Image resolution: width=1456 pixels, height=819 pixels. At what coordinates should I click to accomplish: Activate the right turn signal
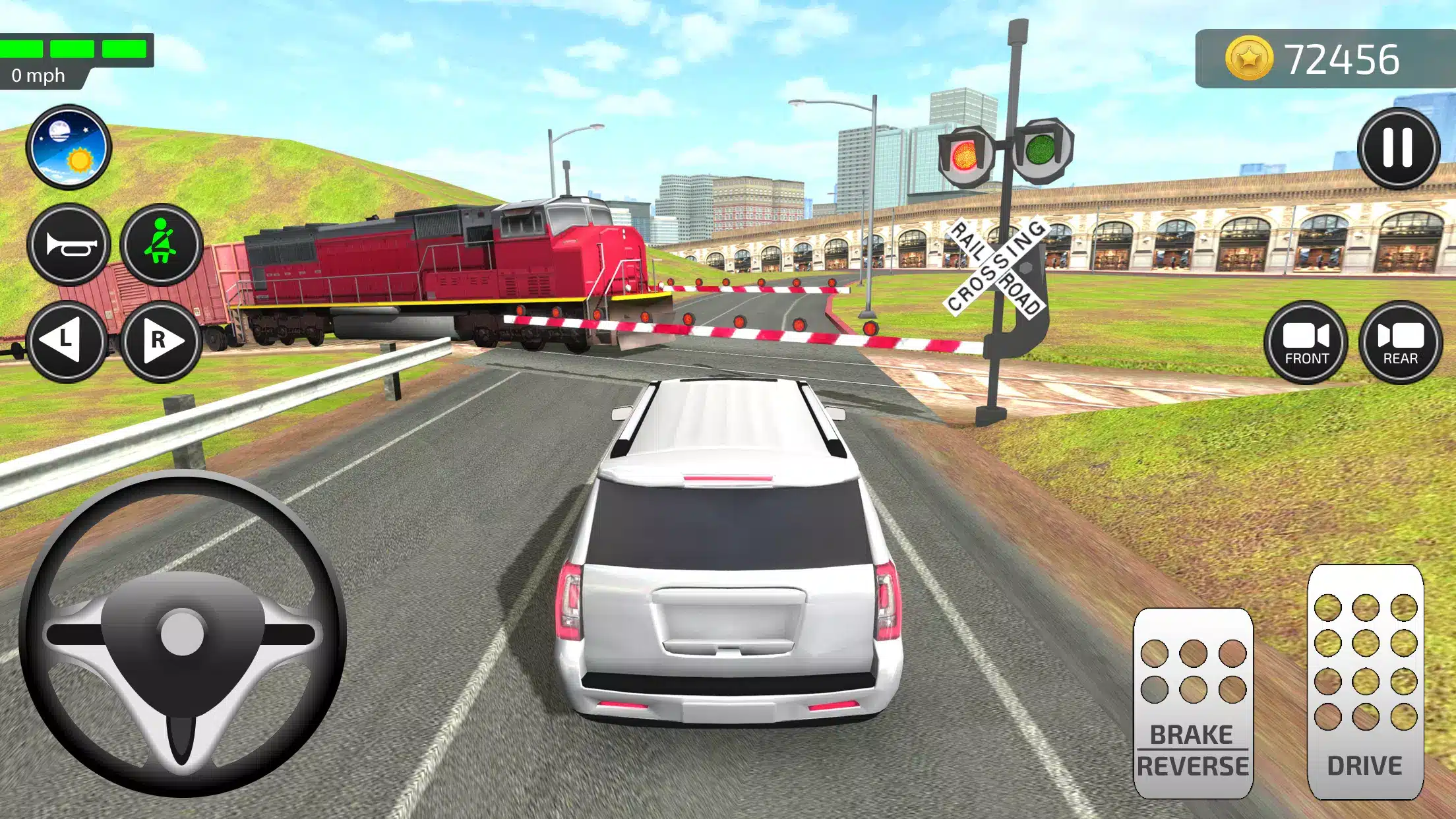161,341
